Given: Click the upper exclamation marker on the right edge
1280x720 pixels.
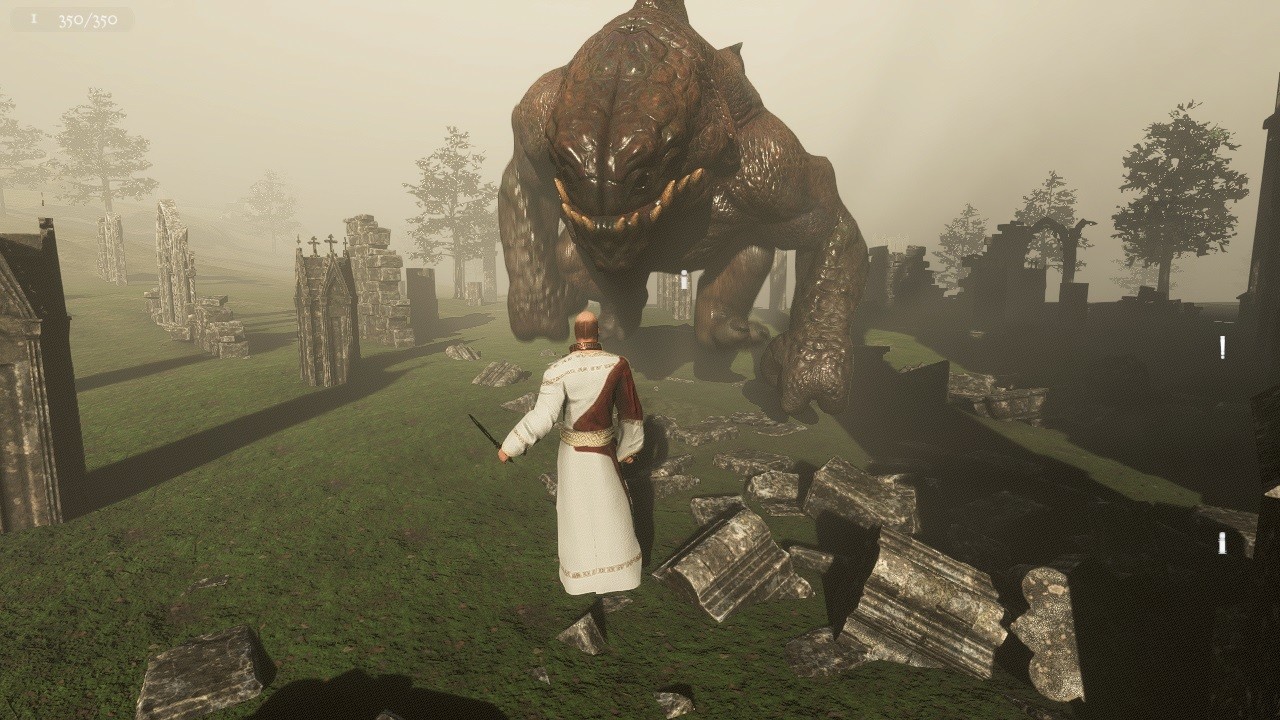Looking at the screenshot, I should (1222, 347).
